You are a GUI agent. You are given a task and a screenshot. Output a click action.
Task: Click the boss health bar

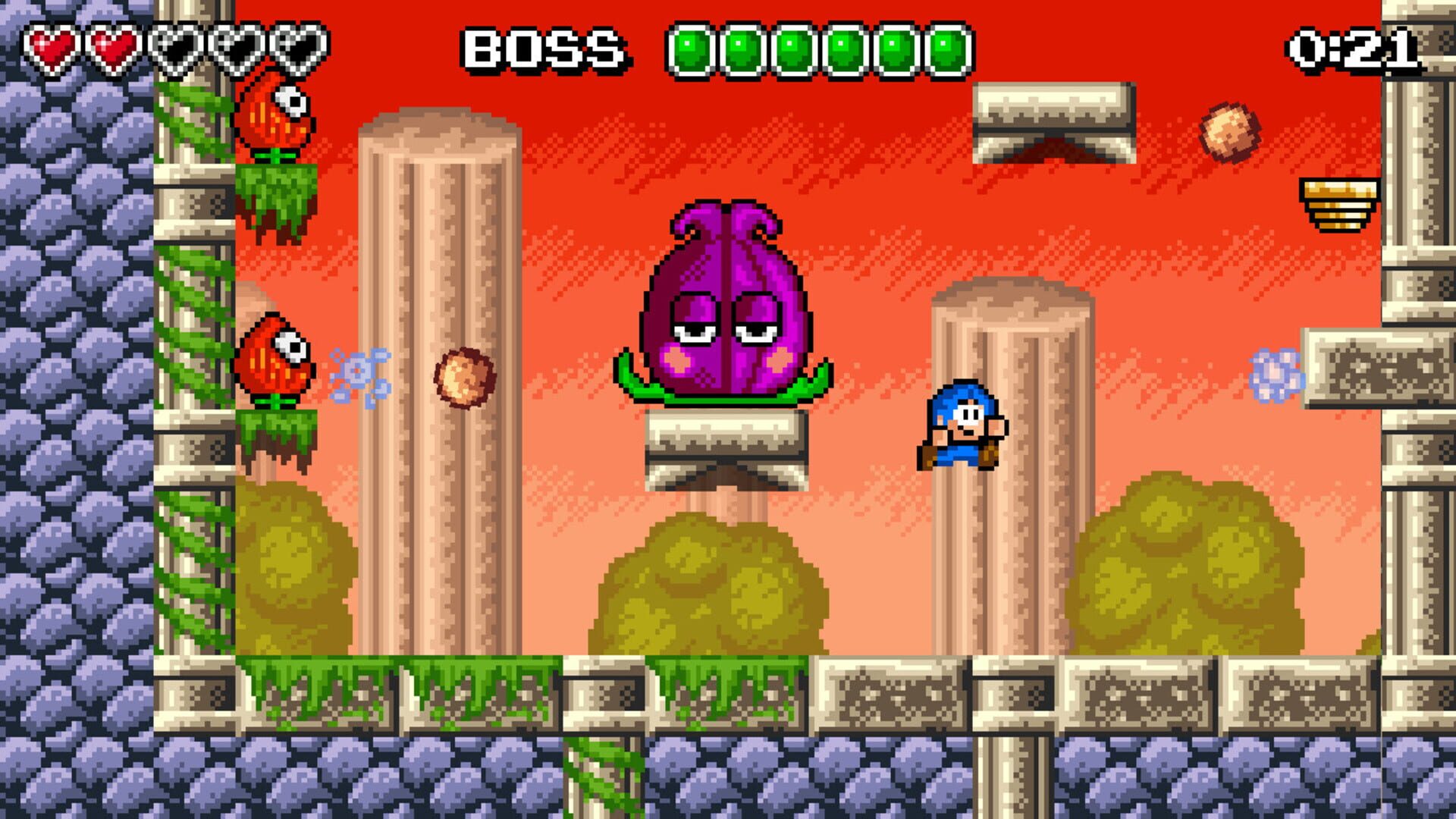[x=819, y=49]
